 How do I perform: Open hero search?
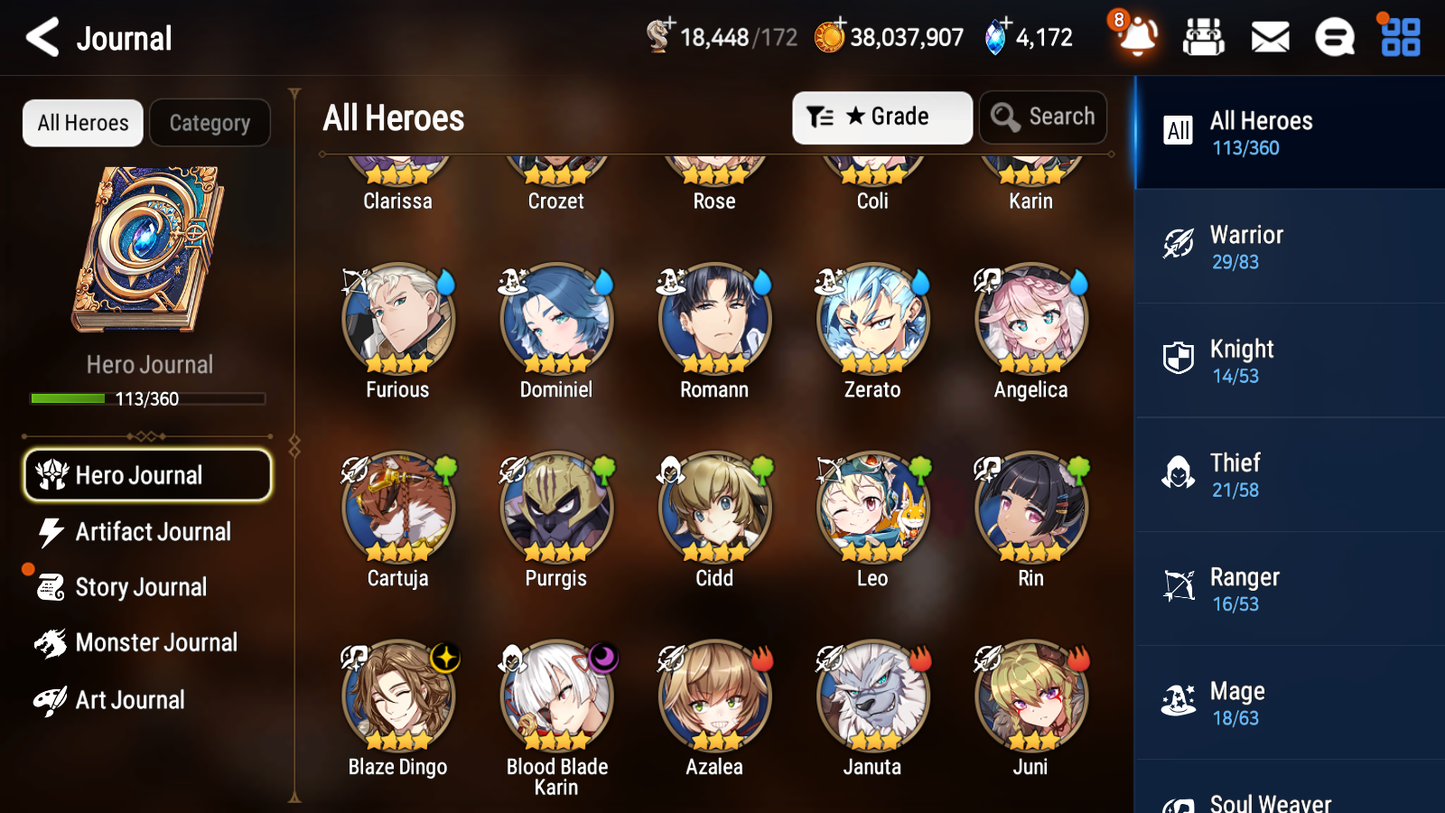1043,117
